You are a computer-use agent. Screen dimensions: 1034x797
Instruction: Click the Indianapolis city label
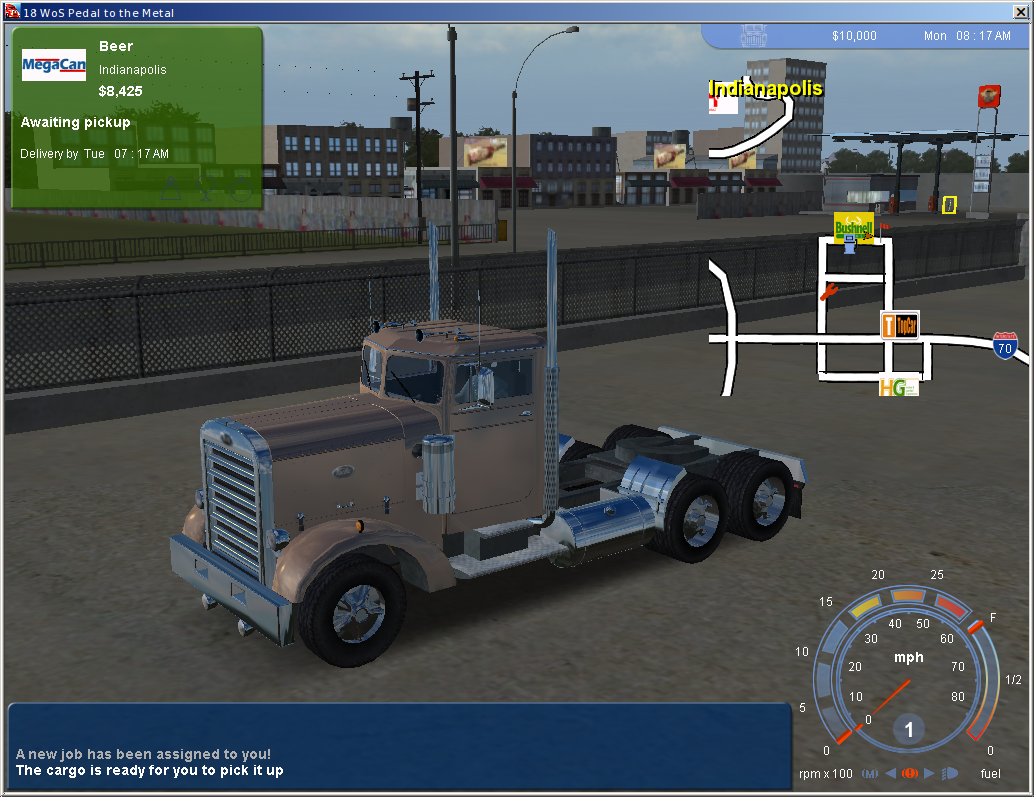point(765,89)
